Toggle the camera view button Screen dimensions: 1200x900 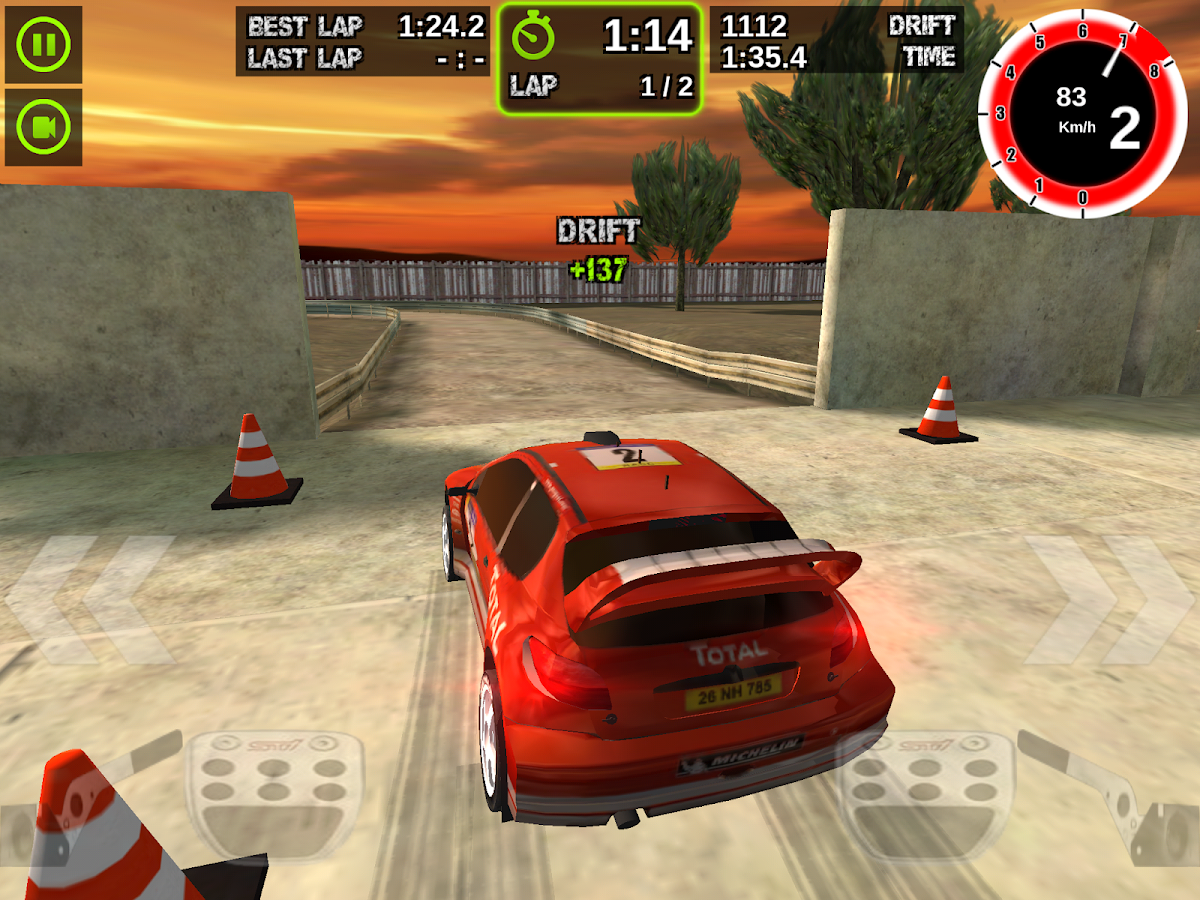coord(43,127)
